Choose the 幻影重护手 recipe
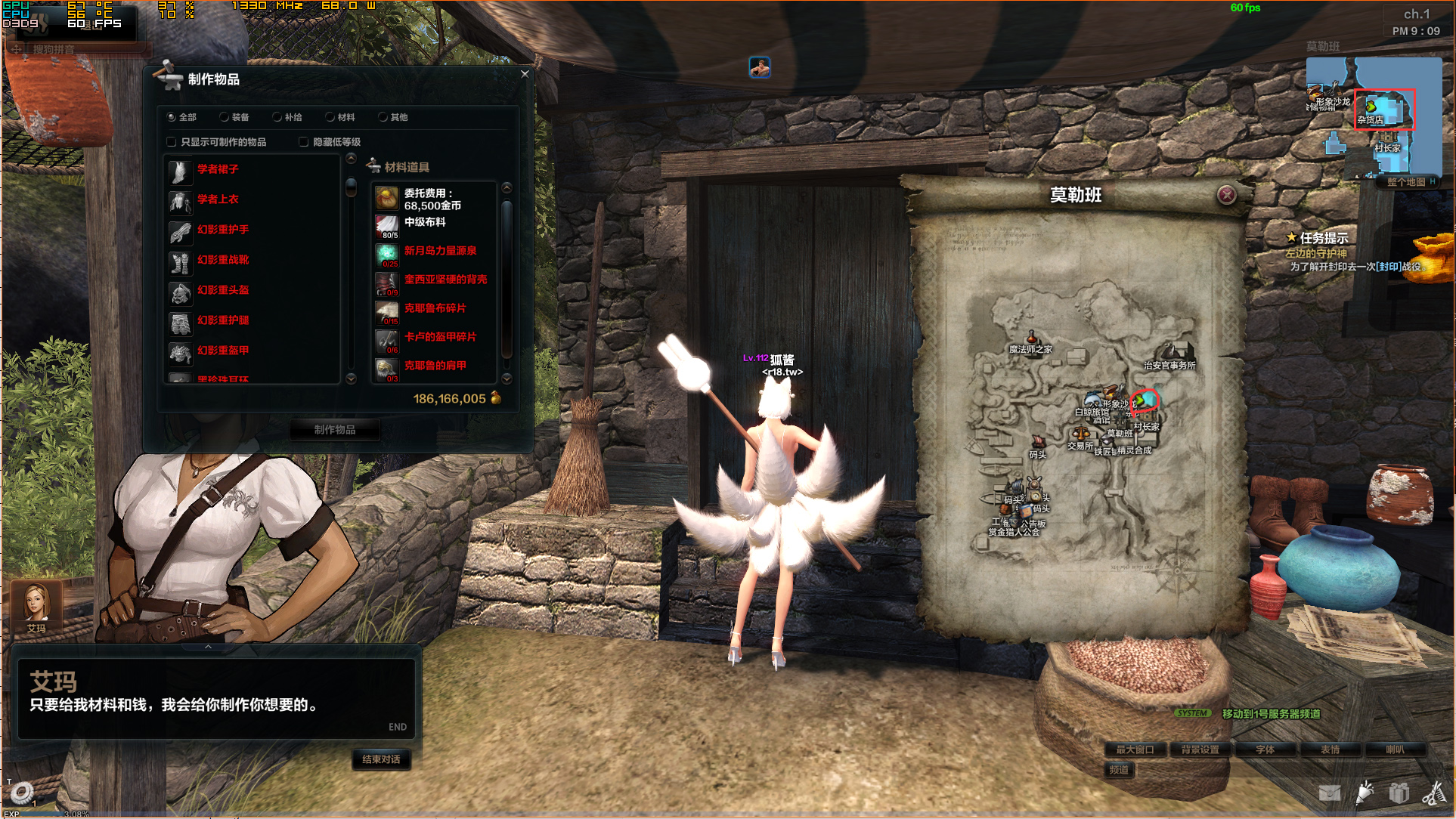 [223, 230]
